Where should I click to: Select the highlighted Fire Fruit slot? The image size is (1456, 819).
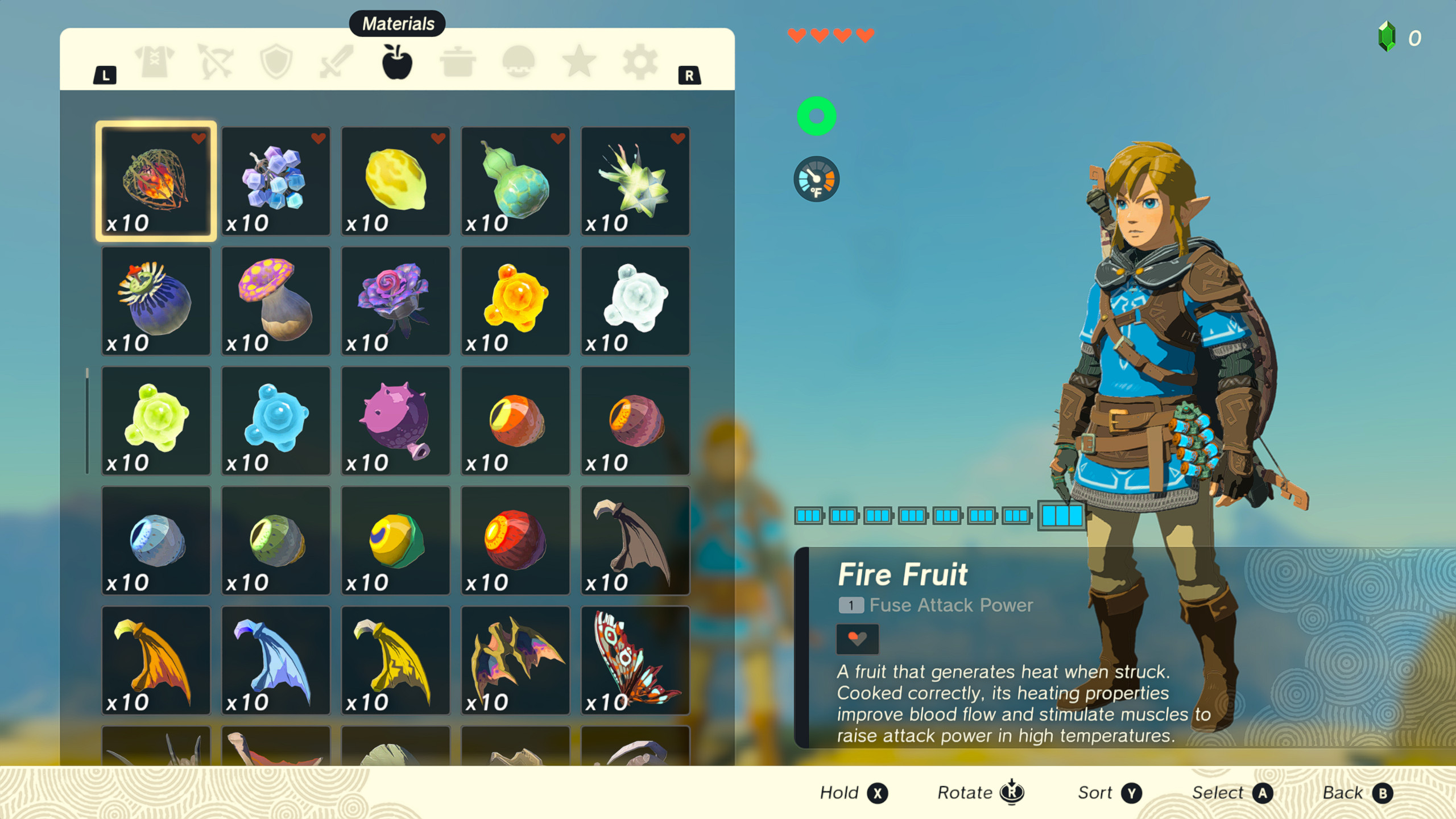156,181
